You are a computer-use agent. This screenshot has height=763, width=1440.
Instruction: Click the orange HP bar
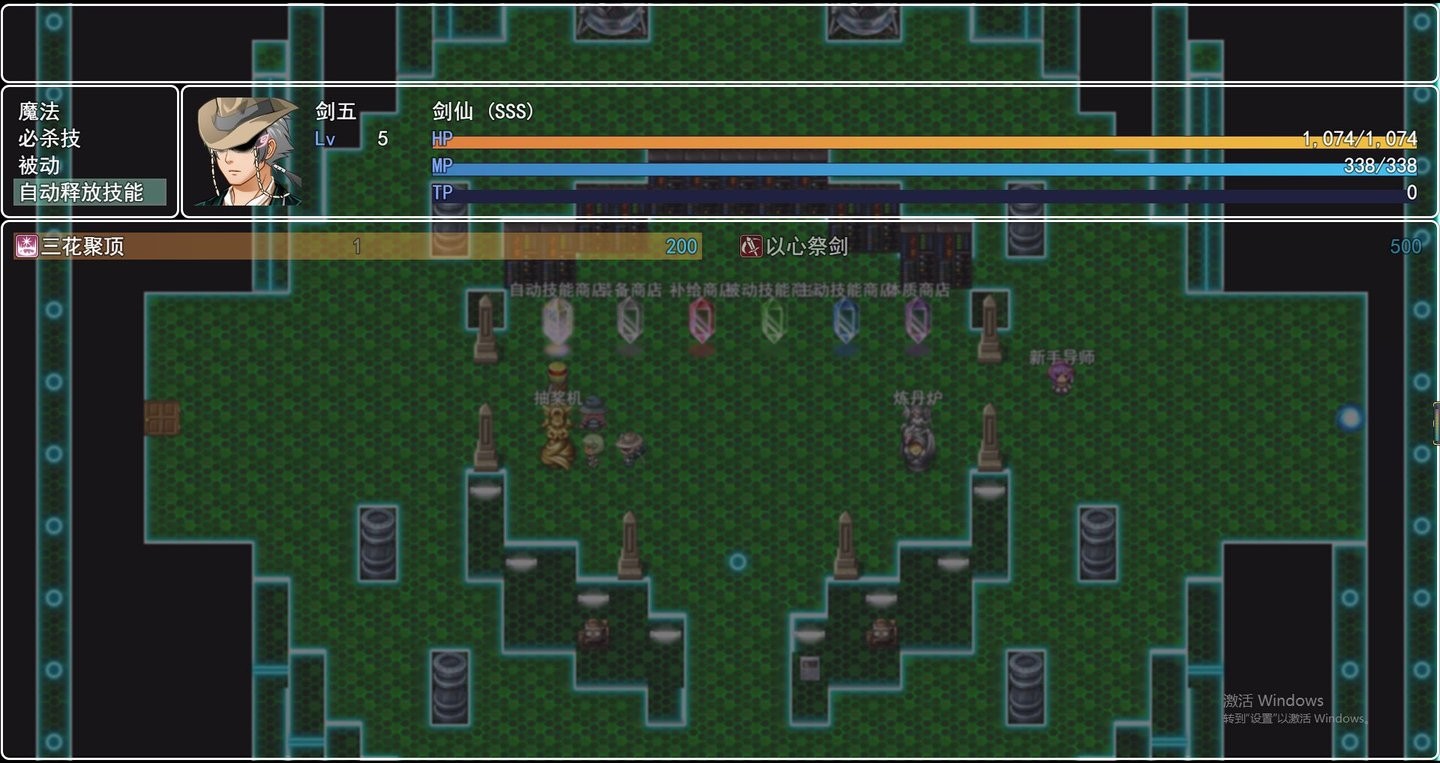[x=900, y=139]
